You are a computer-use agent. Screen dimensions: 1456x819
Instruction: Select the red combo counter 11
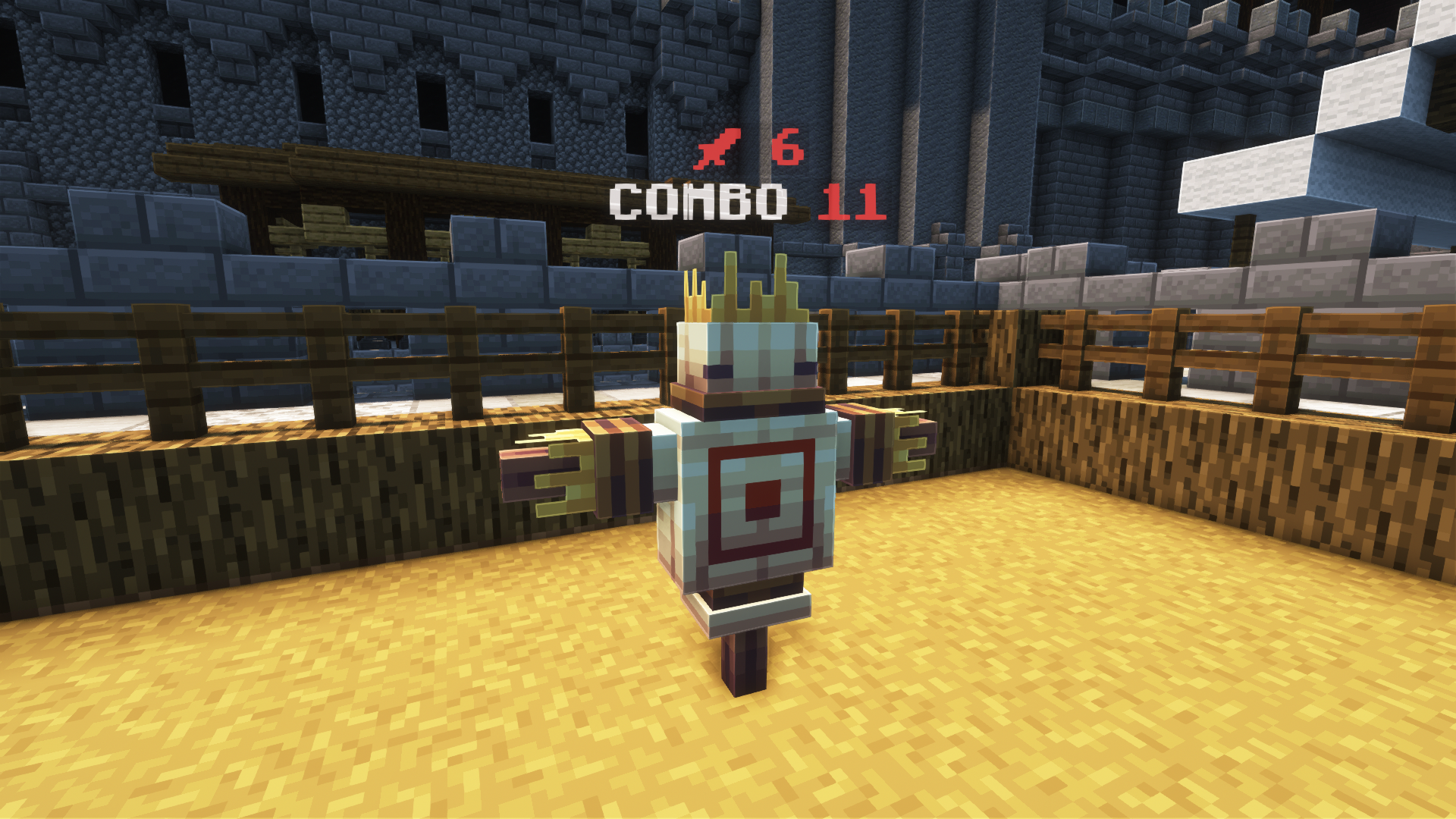[851, 202]
